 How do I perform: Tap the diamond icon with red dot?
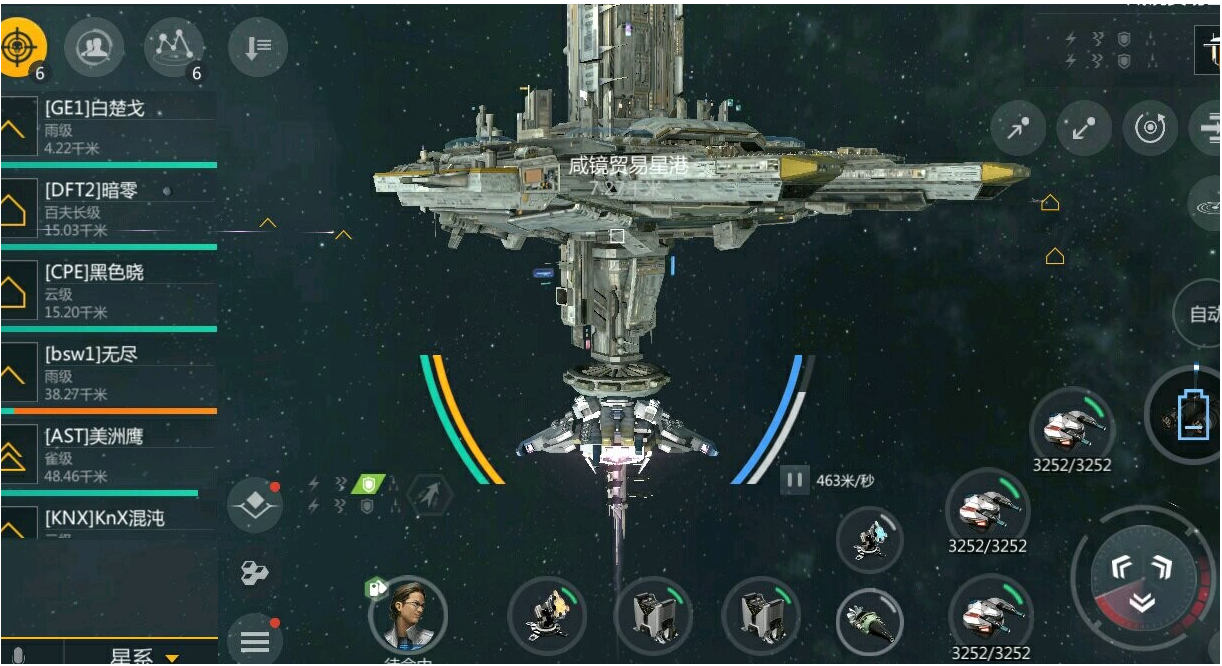click(255, 506)
